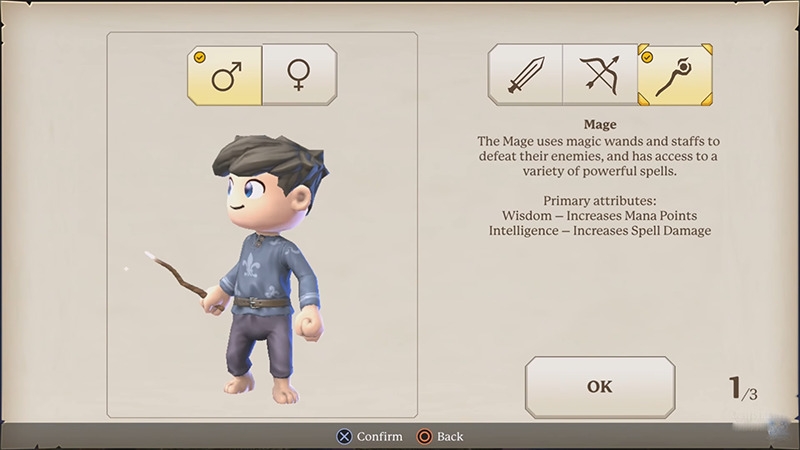Switch to the bow Ranger class
This screenshot has width=800, height=450.
(x=600, y=75)
